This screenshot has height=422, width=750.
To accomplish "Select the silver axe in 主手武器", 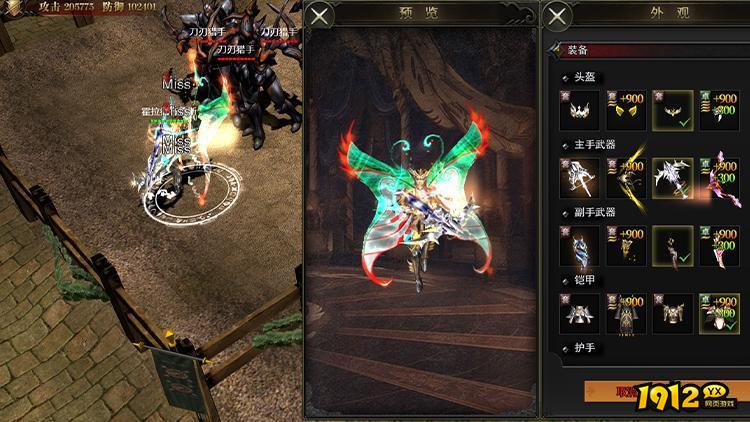I will pos(579,178).
